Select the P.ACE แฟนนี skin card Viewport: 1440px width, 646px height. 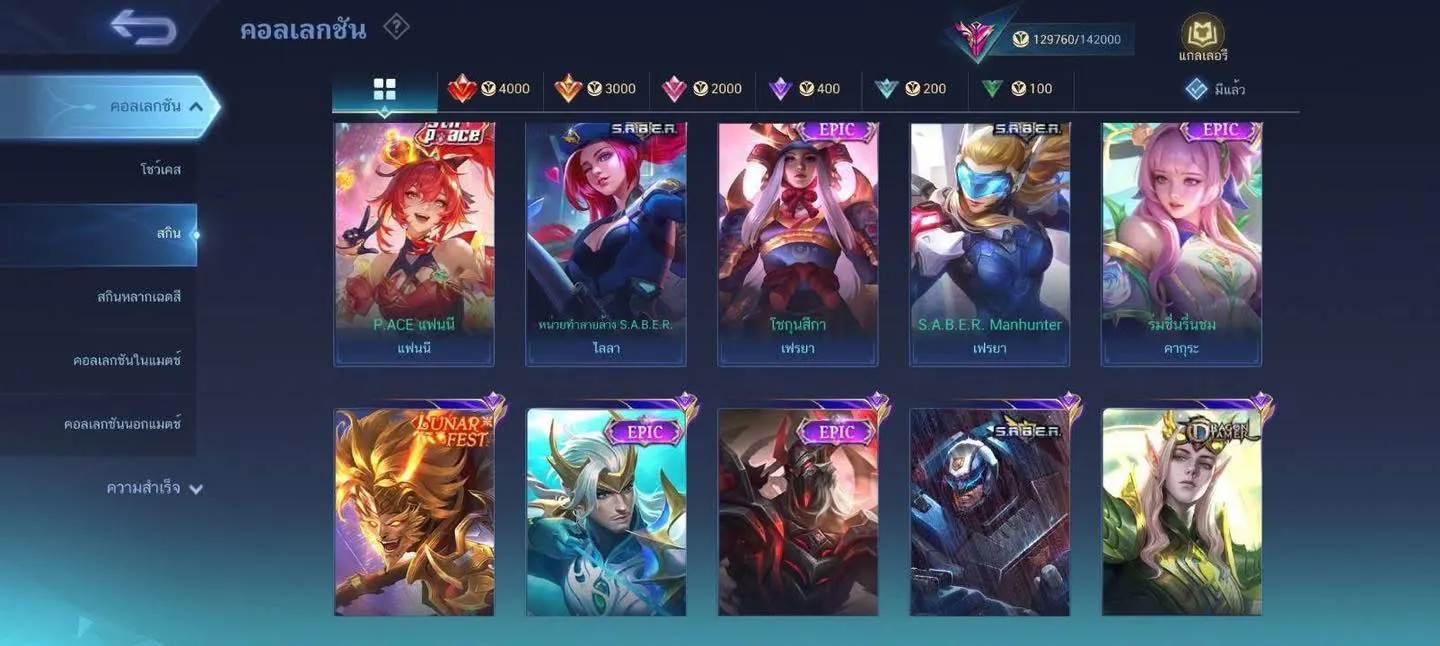[x=414, y=243]
